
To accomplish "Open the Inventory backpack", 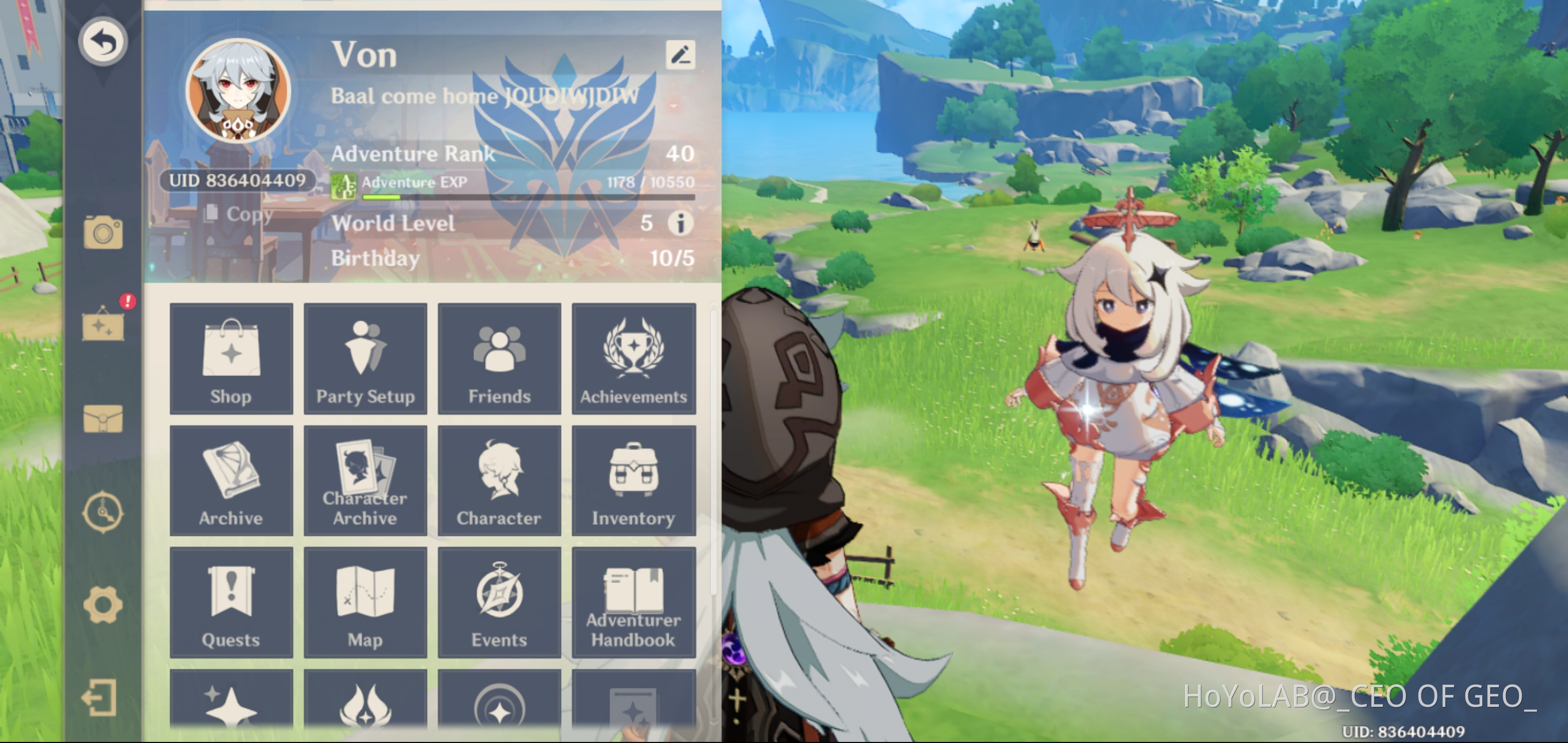I will [x=634, y=481].
